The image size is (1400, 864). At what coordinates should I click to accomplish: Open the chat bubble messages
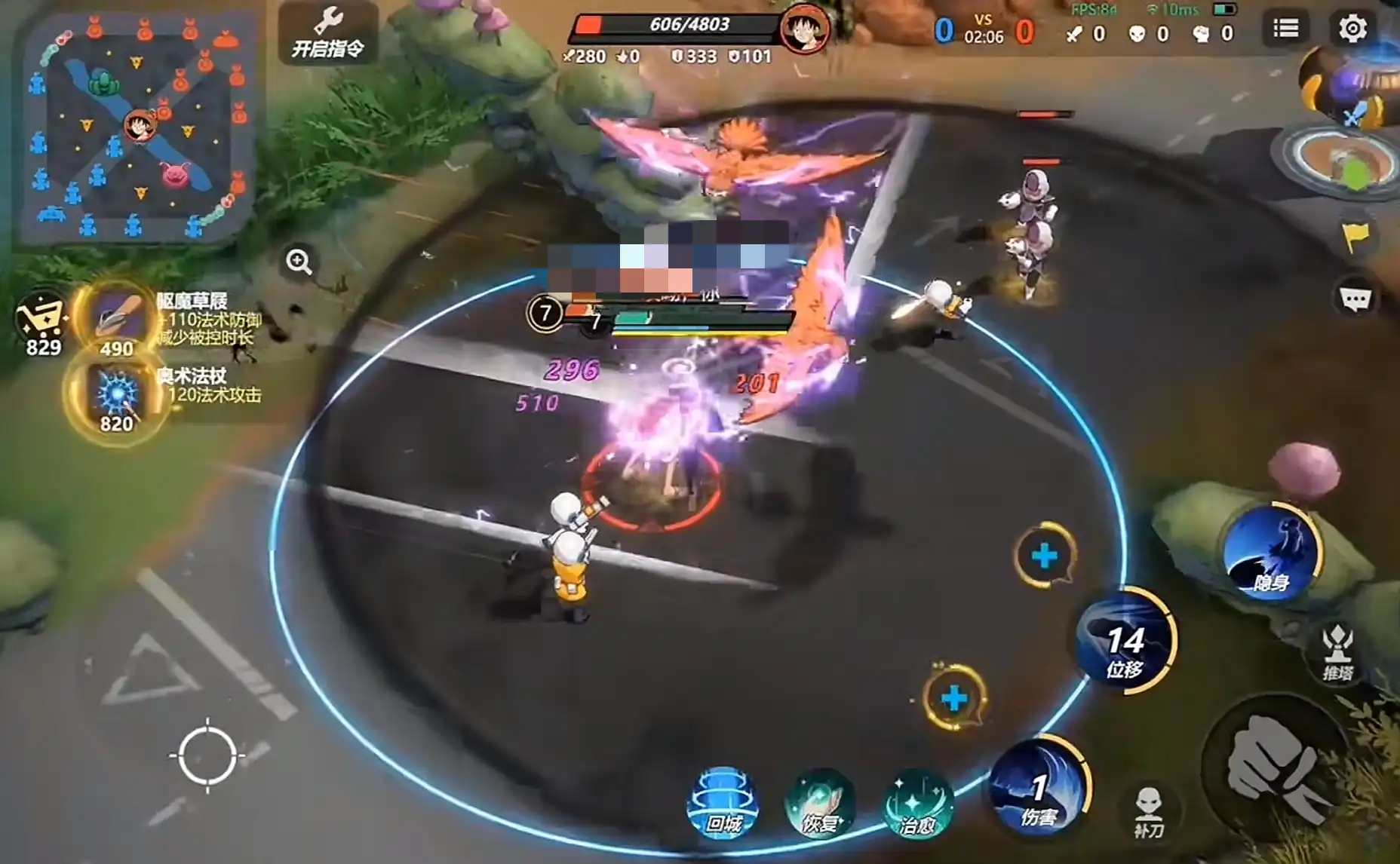(x=1355, y=299)
